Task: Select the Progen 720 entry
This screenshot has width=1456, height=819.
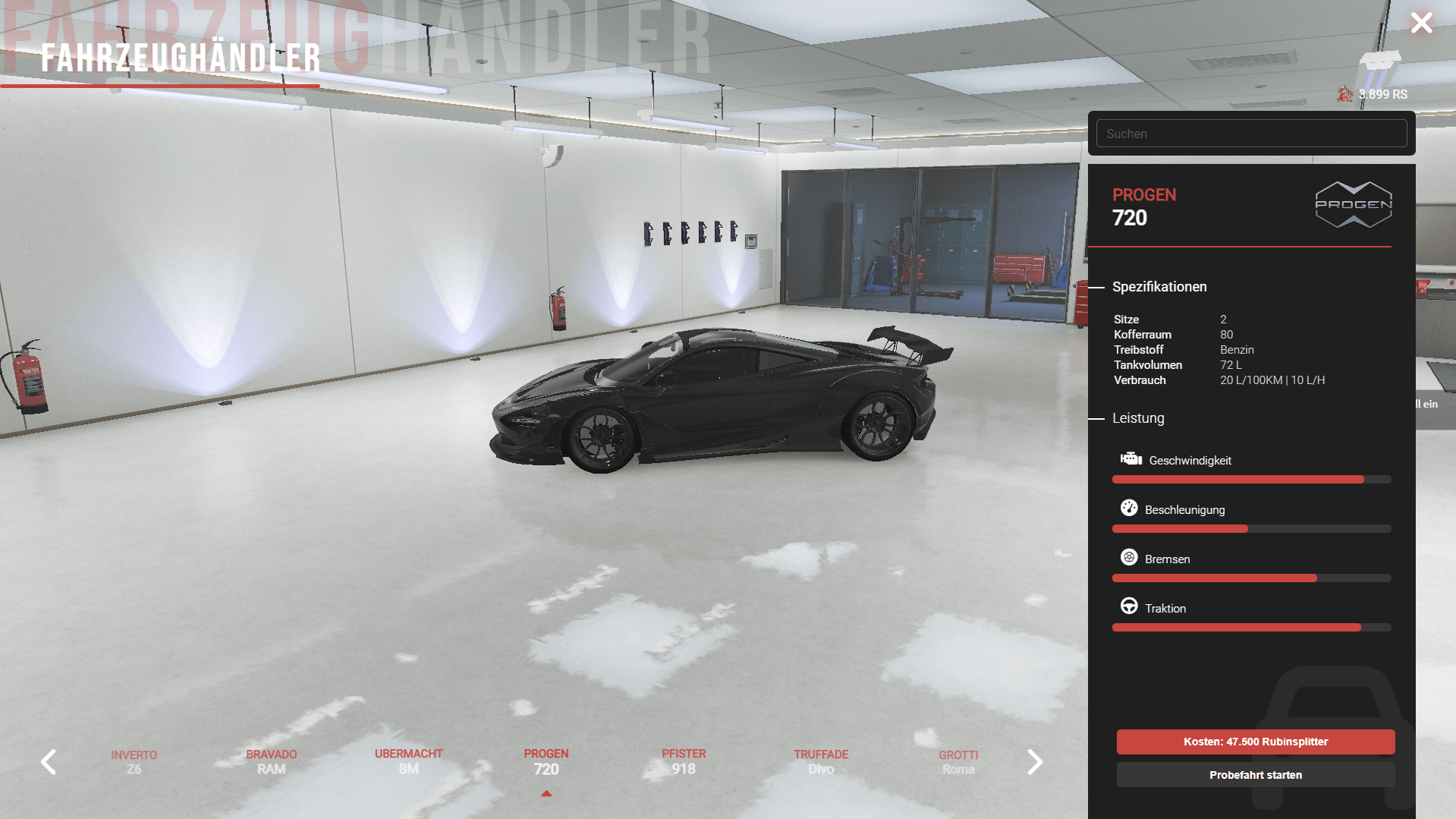Action: 546,761
